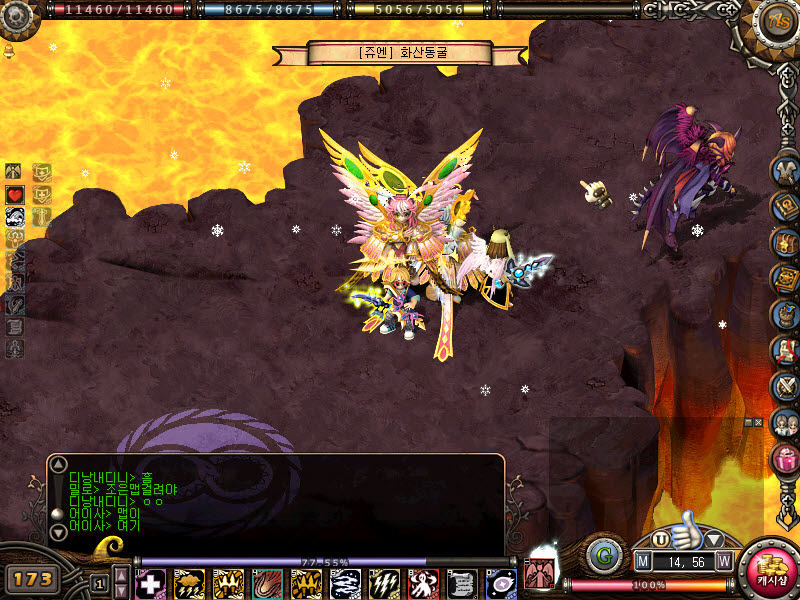Select the scroll item hotbar slot
The image size is (800, 600).
pos(462,583)
